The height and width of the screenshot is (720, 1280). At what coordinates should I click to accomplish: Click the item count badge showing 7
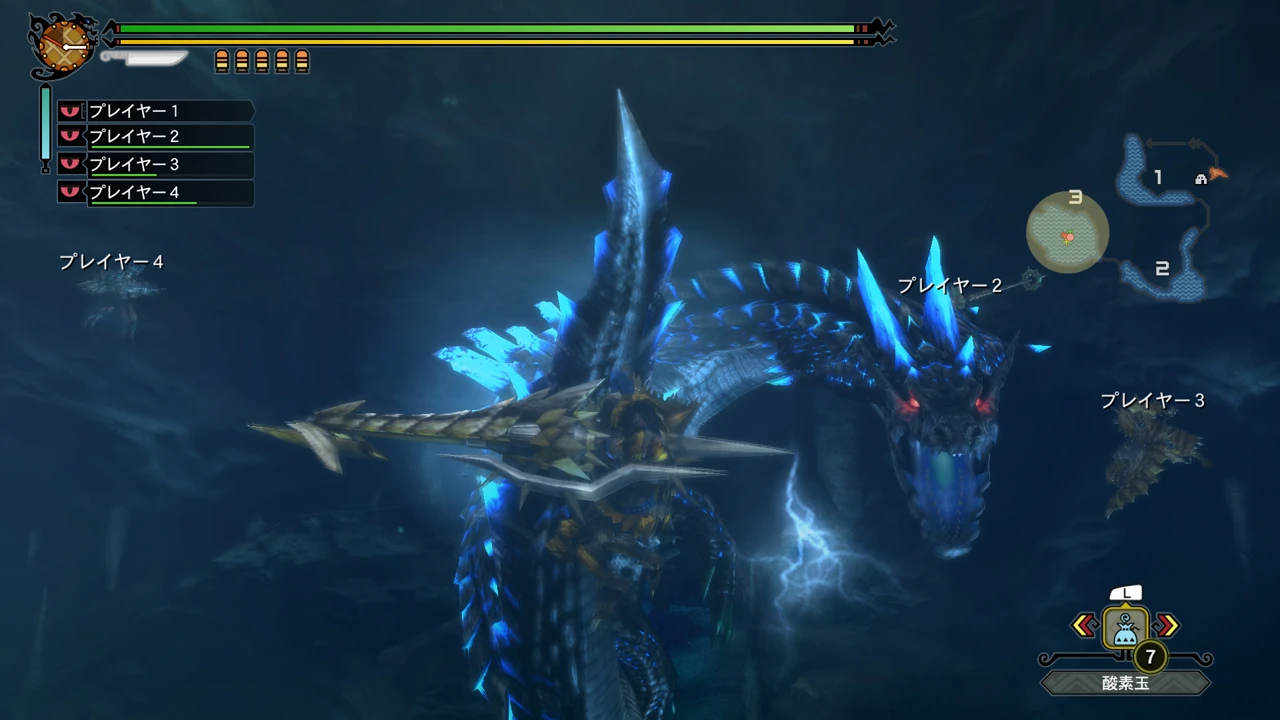[1150, 658]
